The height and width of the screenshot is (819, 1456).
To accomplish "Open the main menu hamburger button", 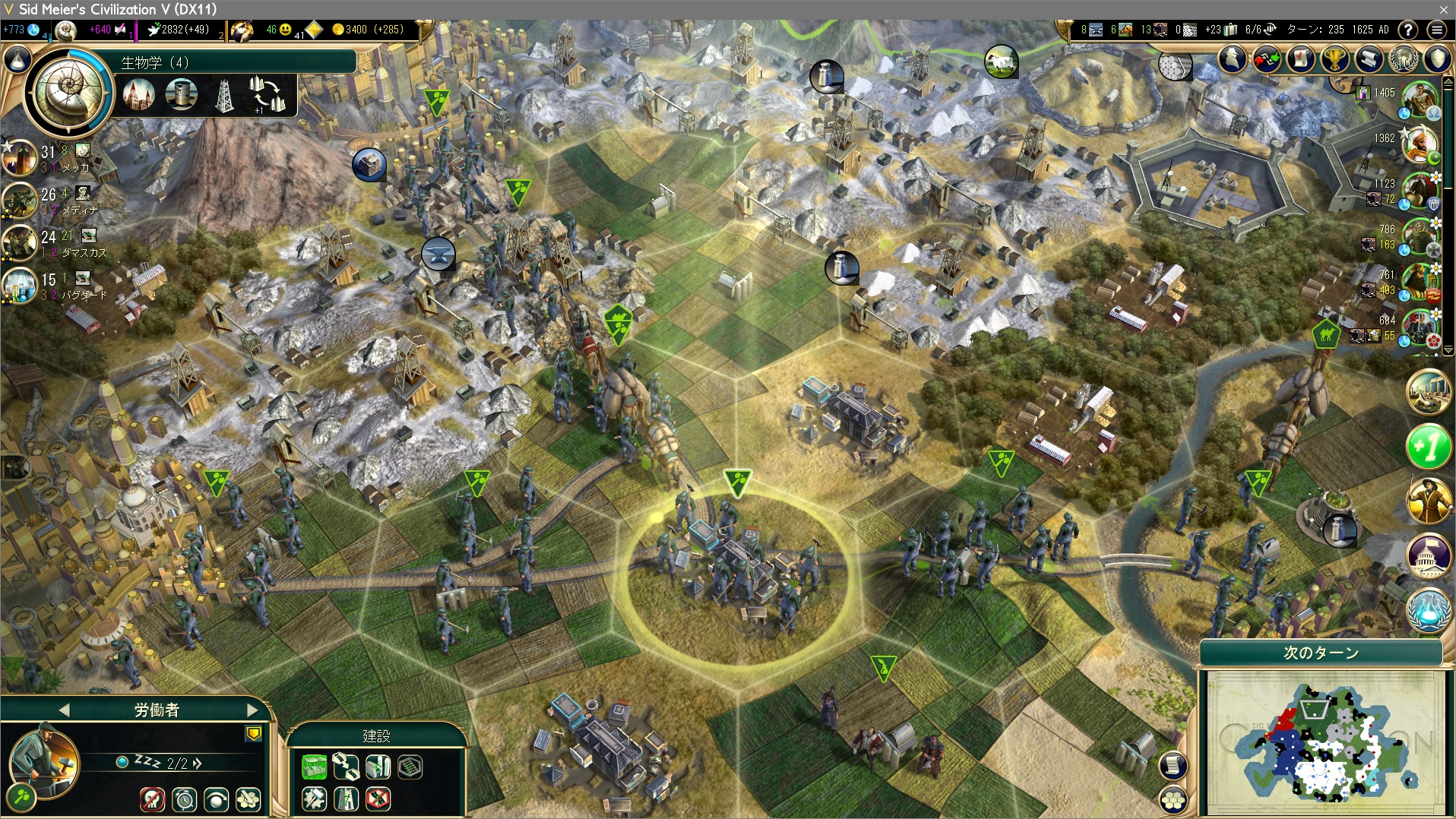I will [1436, 30].
